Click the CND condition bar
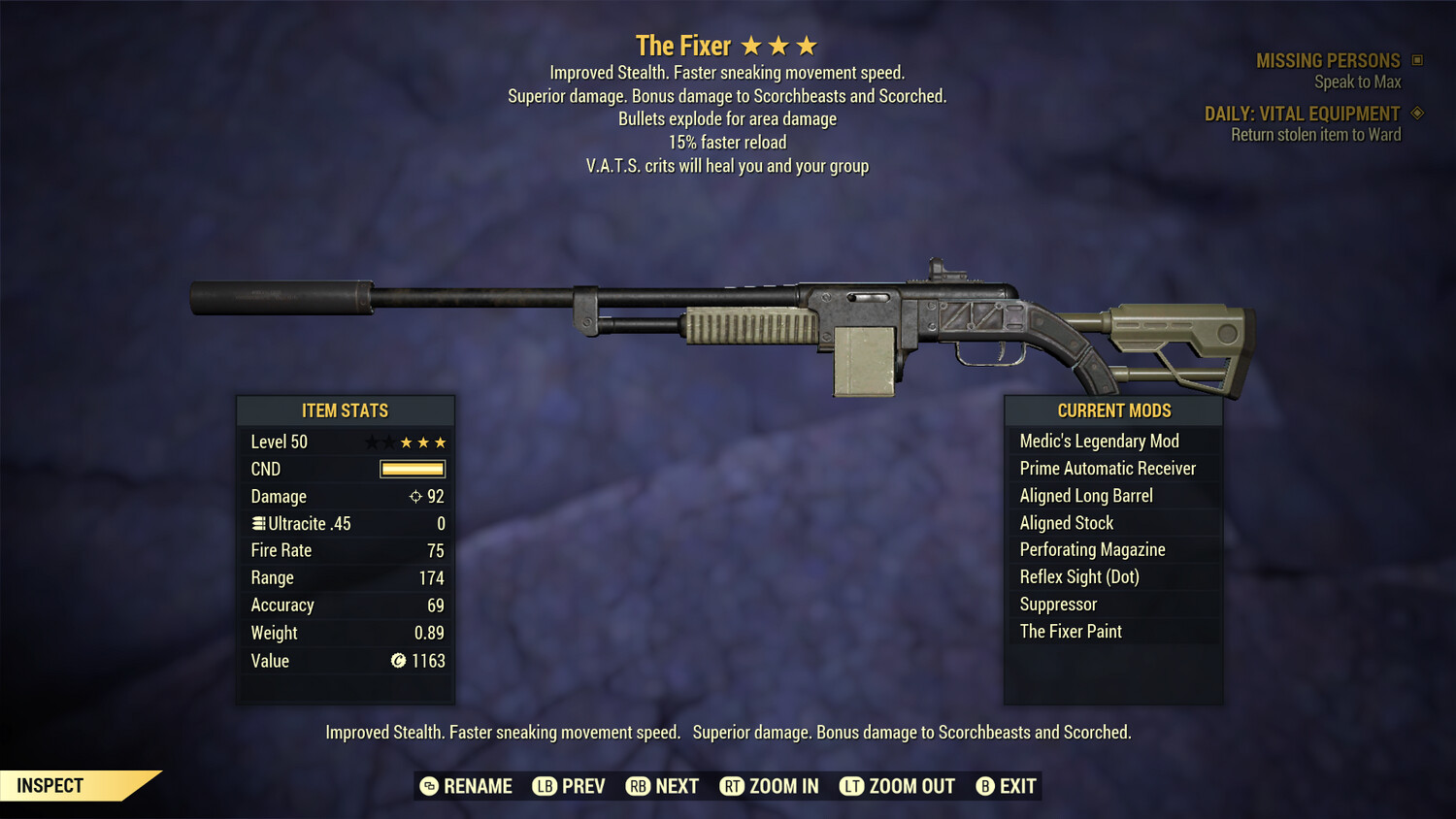The width and height of the screenshot is (1456, 819). coord(414,469)
